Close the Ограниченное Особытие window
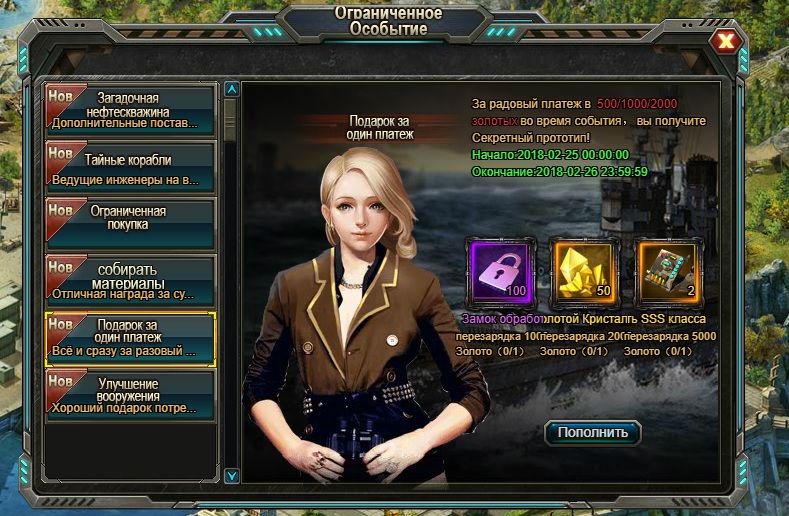 tap(727, 41)
